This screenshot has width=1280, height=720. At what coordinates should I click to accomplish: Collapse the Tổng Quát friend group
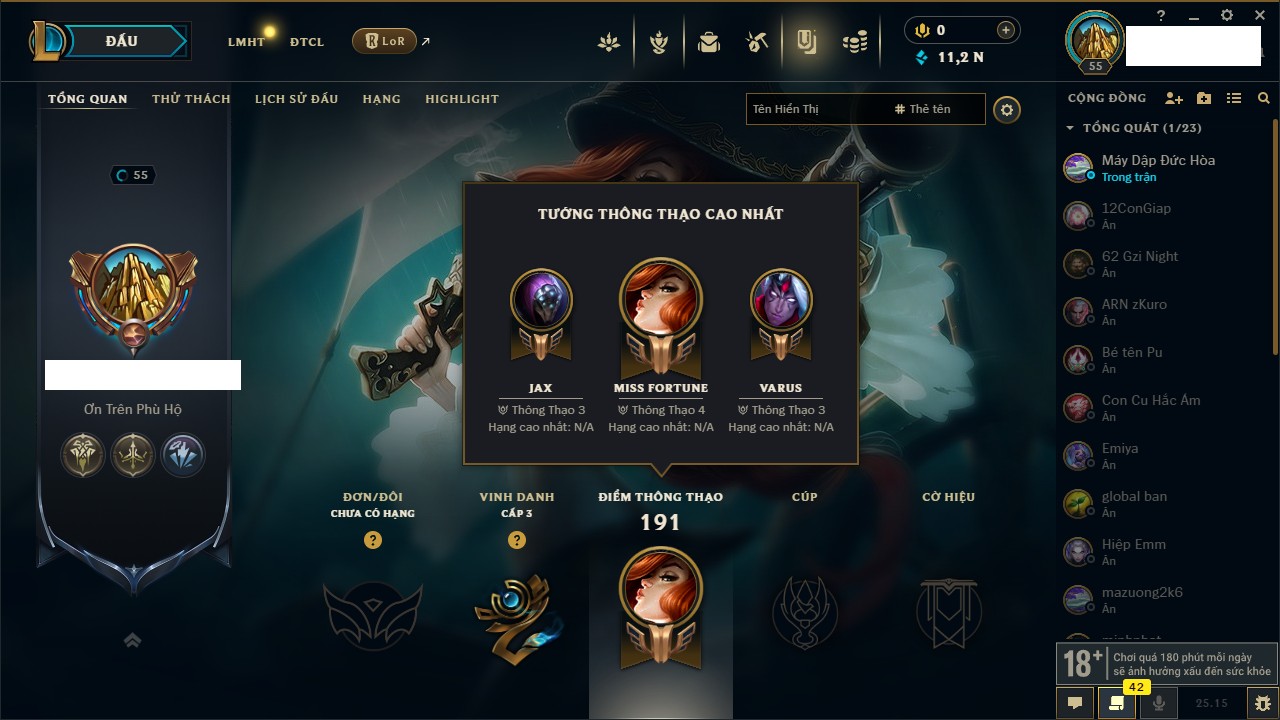(x=1070, y=128)
